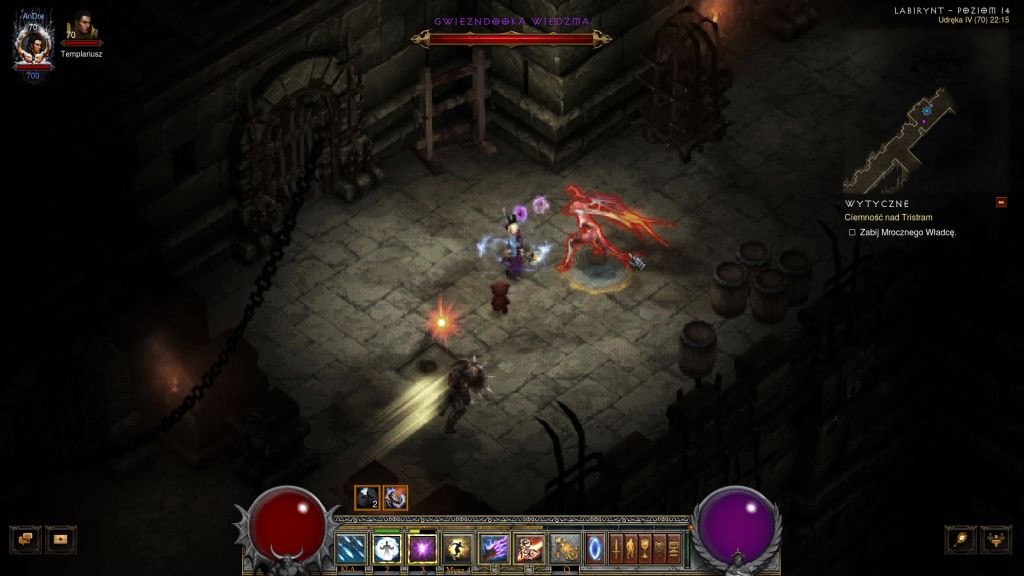Select the Ciemność nad Tristram quest
The image size is (1024, 576).
click(889, 217)
